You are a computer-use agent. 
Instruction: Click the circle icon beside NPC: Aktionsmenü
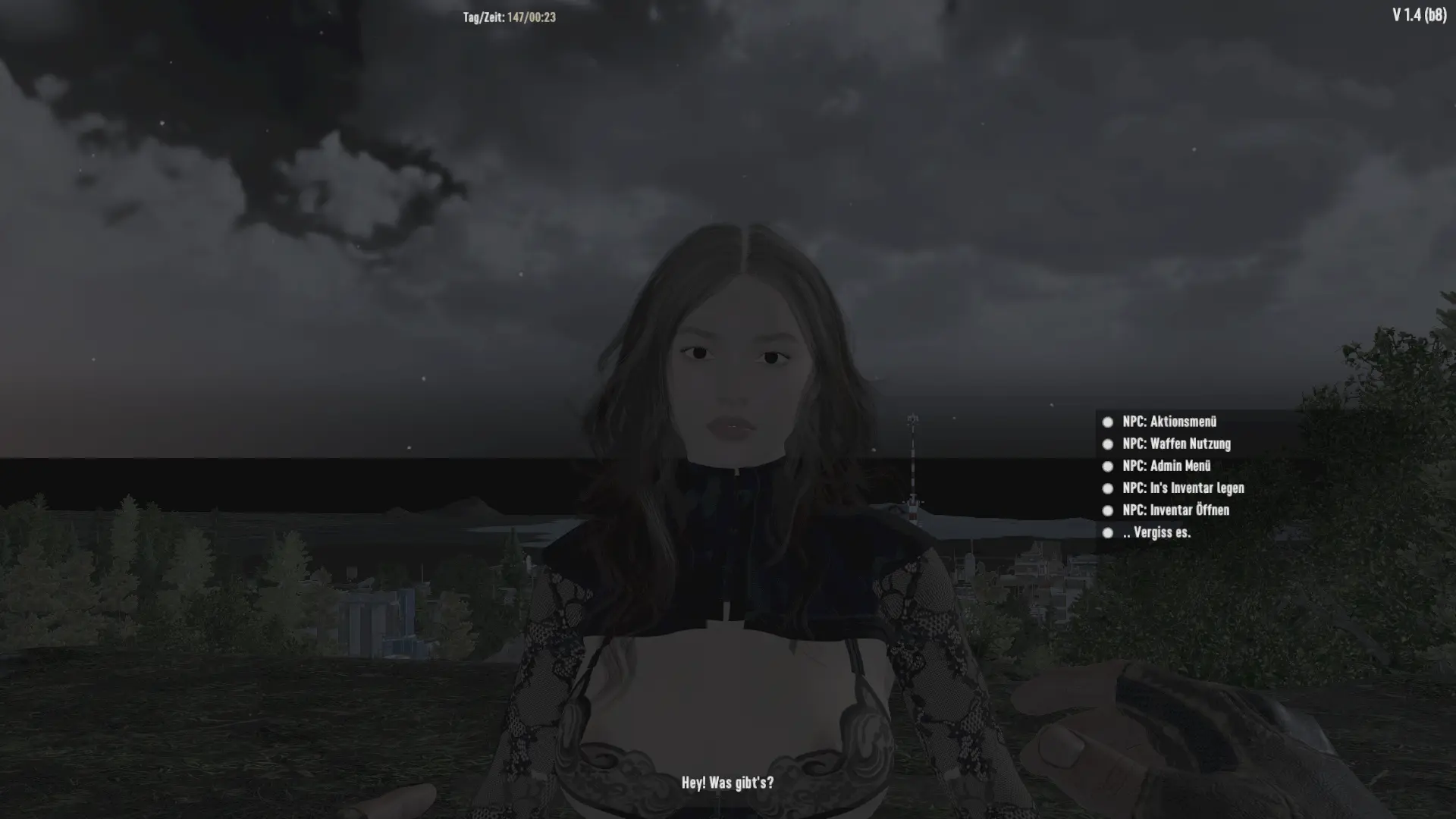pos(1108,422)
